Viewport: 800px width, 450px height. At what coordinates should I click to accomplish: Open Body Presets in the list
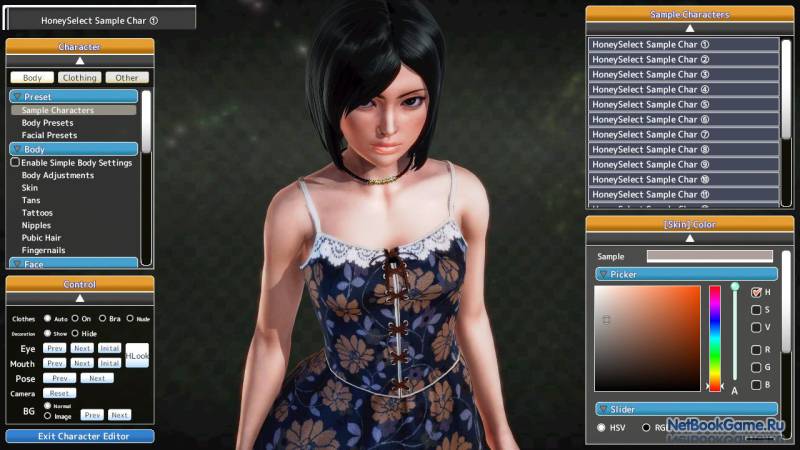point(49,123)
